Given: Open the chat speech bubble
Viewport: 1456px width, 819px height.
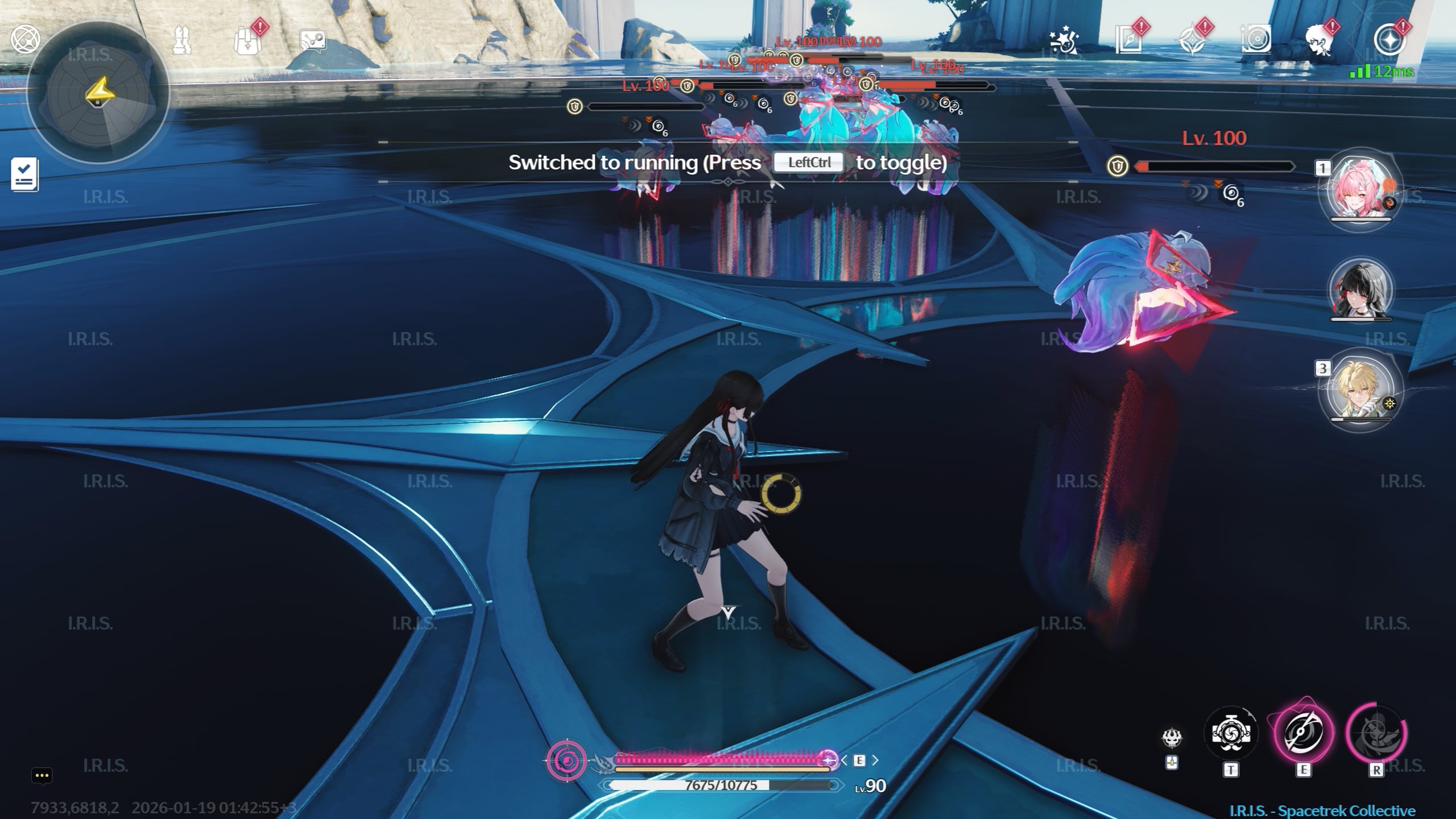Looking at the screenshot, I should (x=42, y=776).
